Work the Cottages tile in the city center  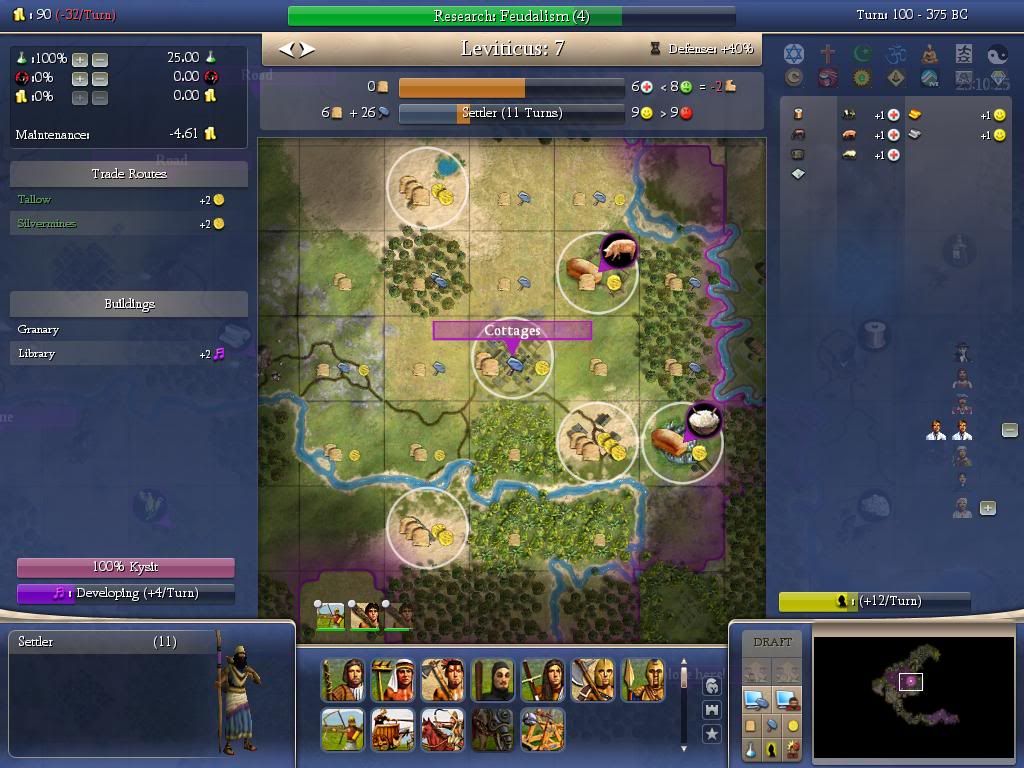(512, 360)
